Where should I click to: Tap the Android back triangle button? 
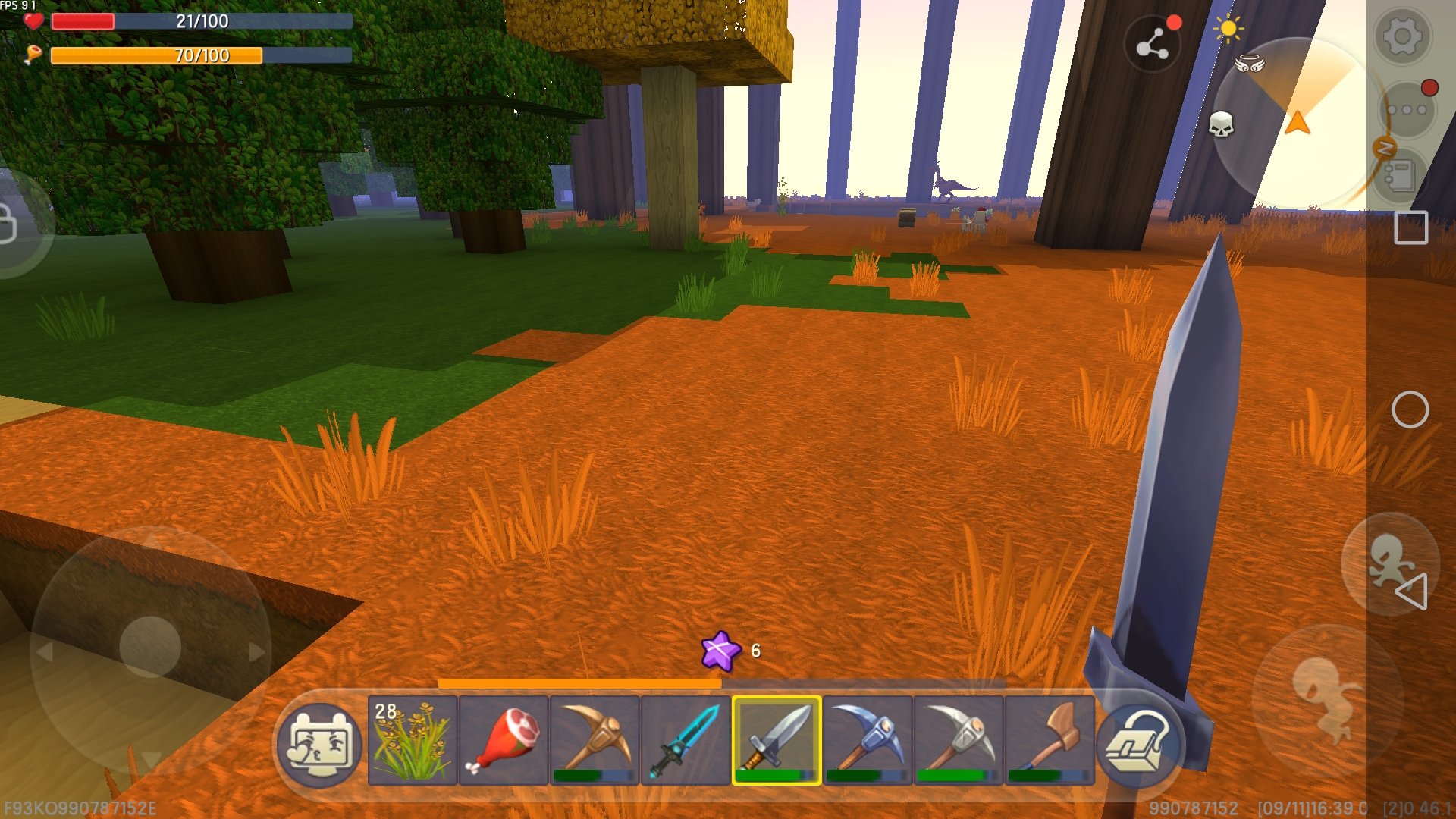pos(1412,591)
